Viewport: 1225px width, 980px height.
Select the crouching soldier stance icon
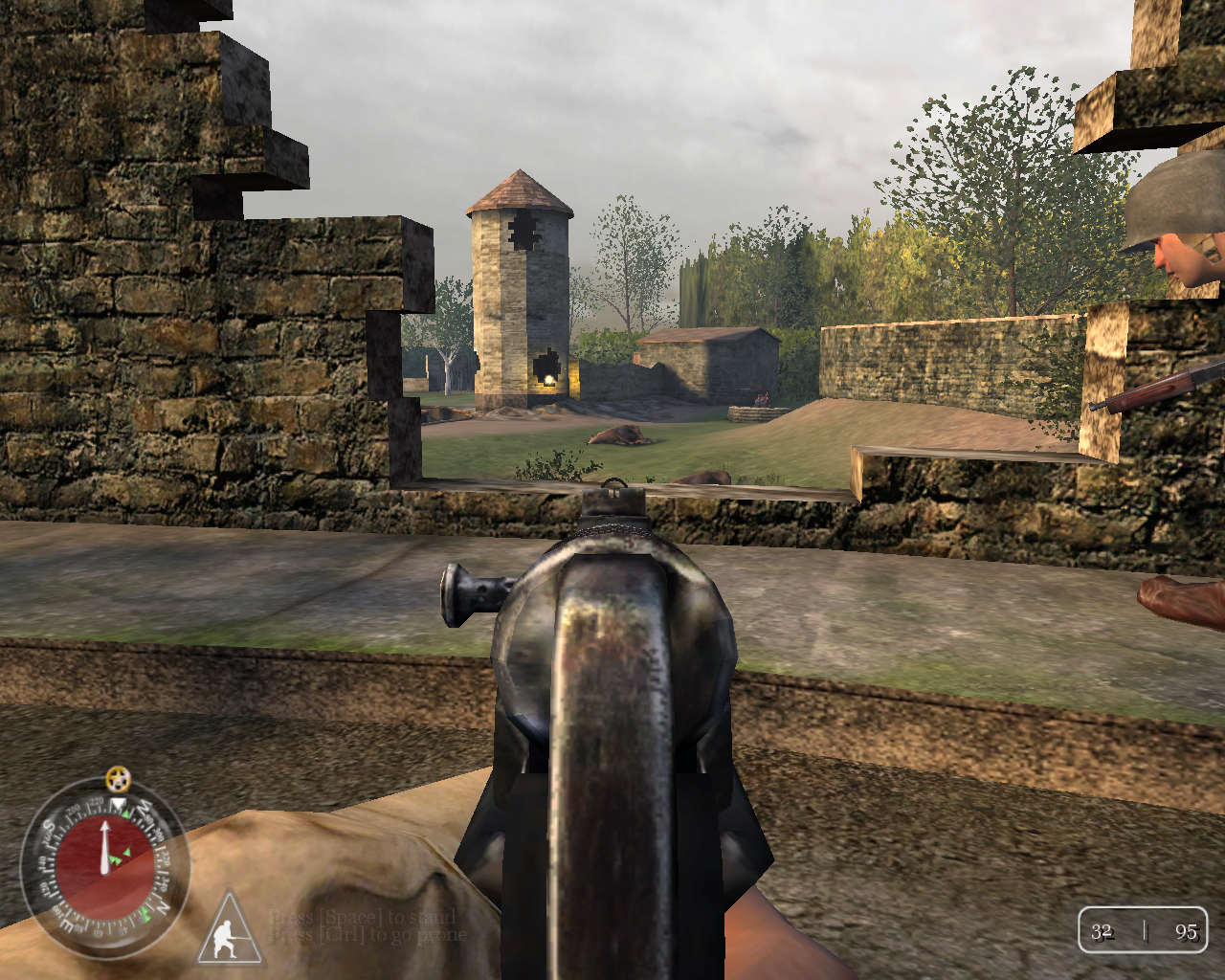230,931
